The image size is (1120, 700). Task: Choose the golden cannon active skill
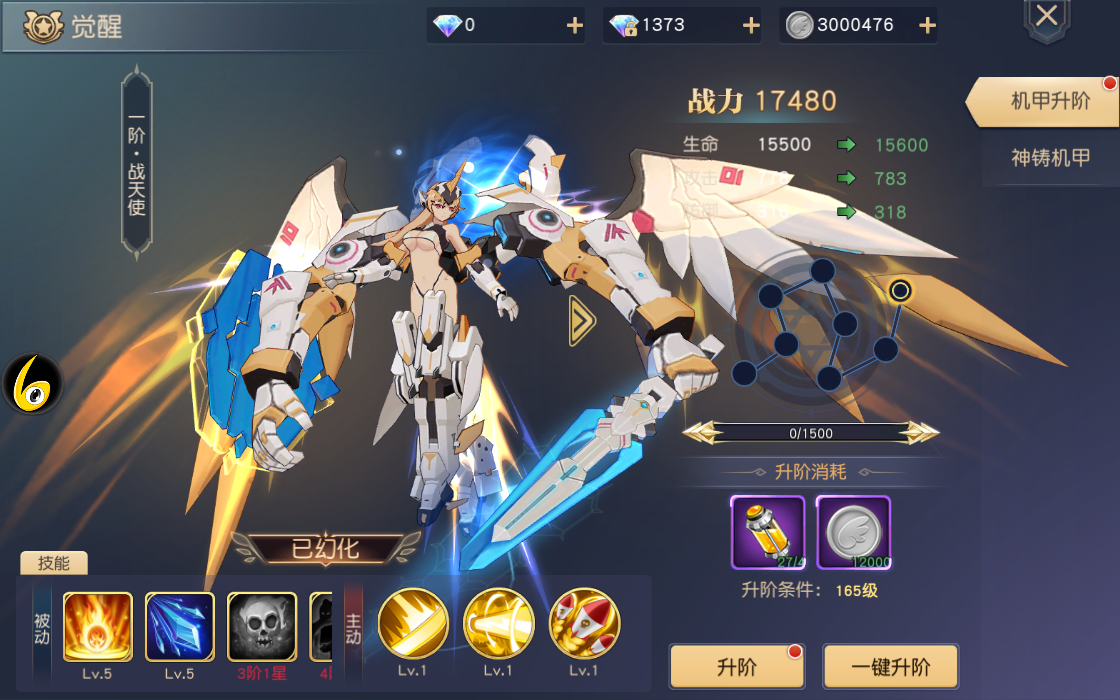coord(498,623)
